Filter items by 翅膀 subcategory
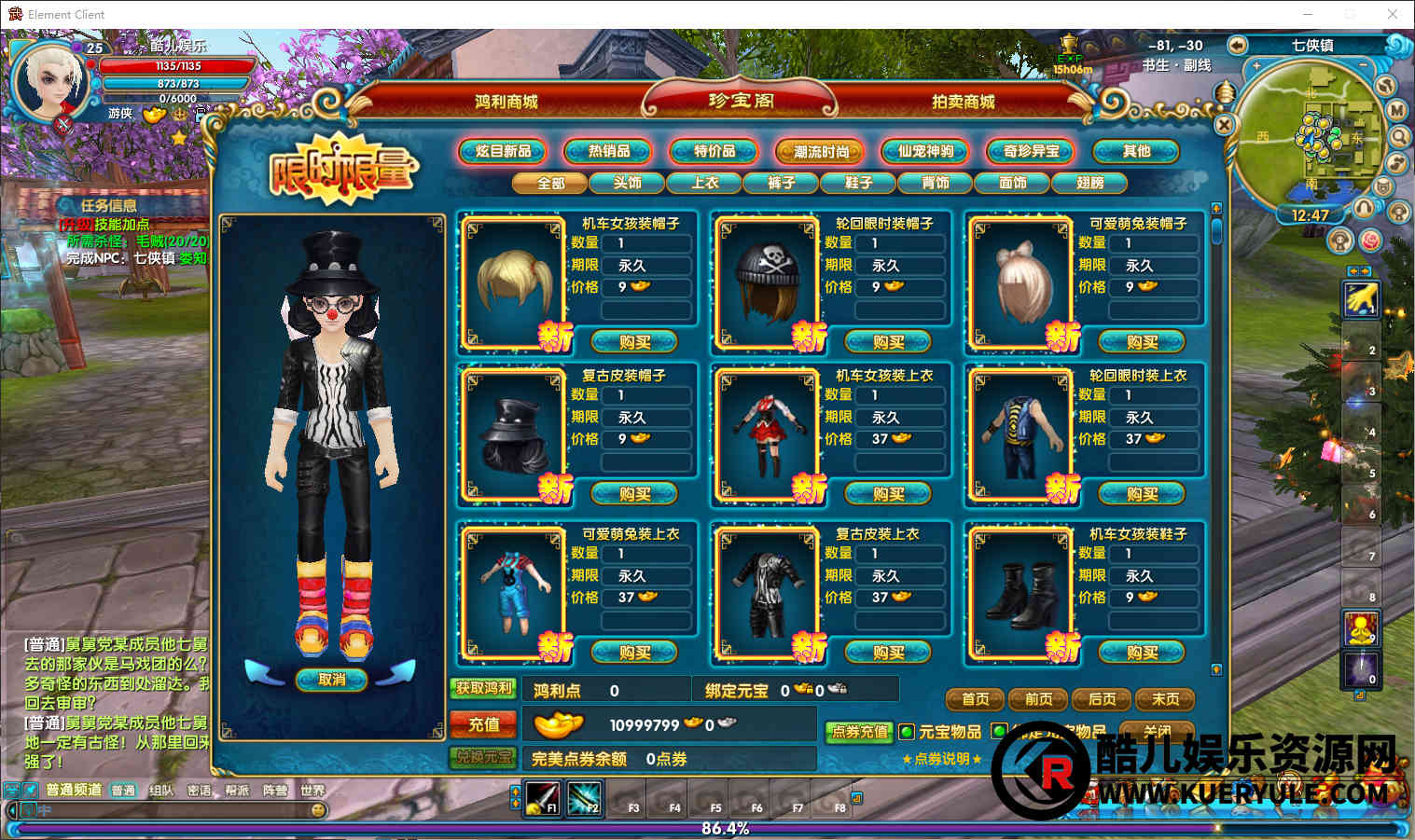The height and width of the screenshot is (840, 1415). 1089,183
